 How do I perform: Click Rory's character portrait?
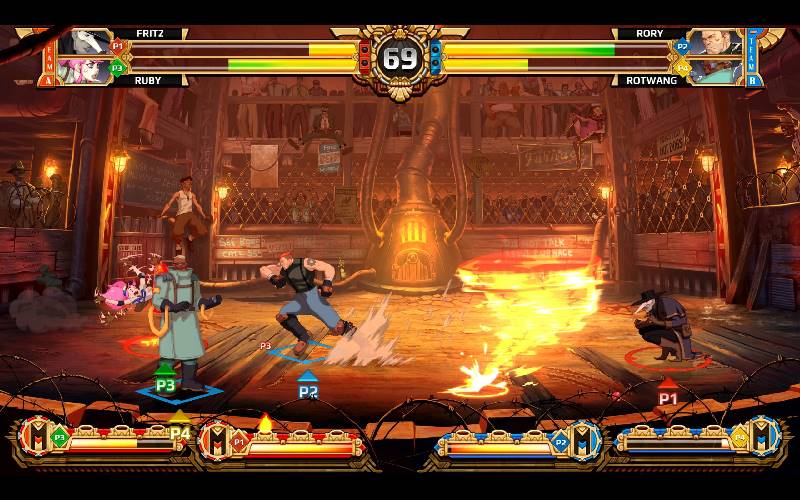[718, 43]
